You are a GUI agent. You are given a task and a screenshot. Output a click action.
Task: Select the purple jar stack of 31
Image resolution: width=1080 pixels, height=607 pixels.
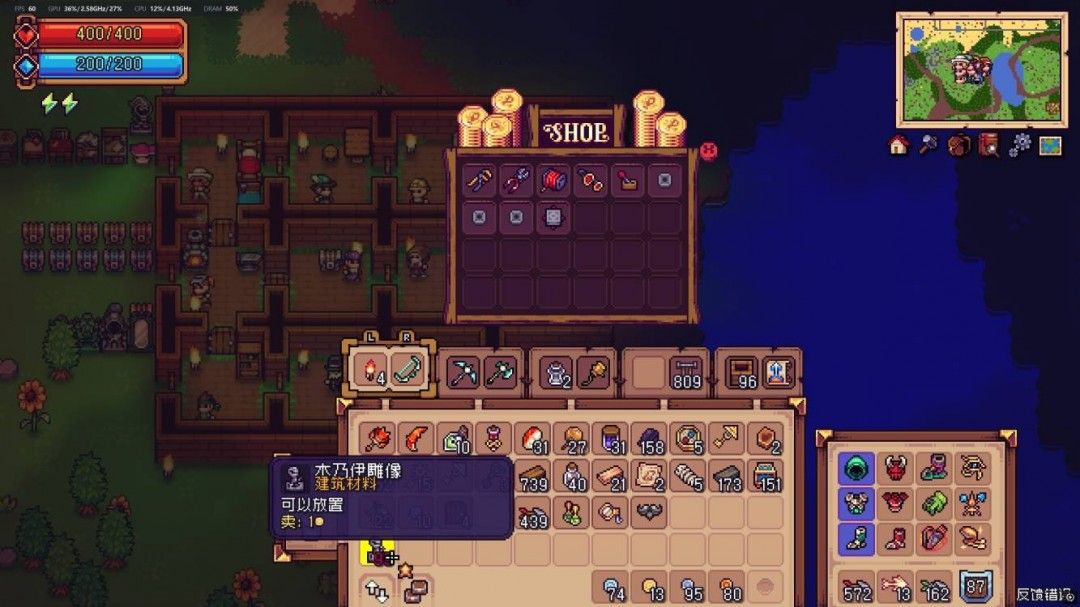(610, 439)
